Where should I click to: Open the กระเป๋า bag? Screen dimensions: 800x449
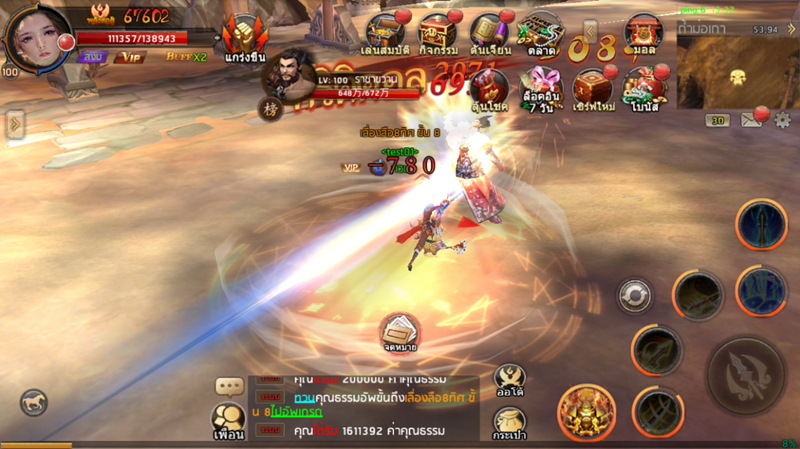510,423
